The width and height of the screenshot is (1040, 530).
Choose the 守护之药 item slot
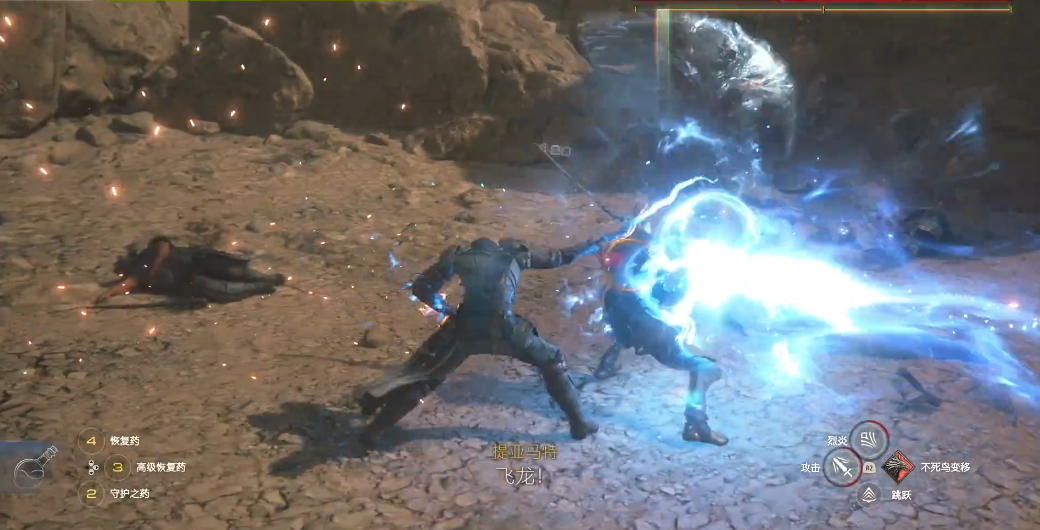click(x=92, y=492)
